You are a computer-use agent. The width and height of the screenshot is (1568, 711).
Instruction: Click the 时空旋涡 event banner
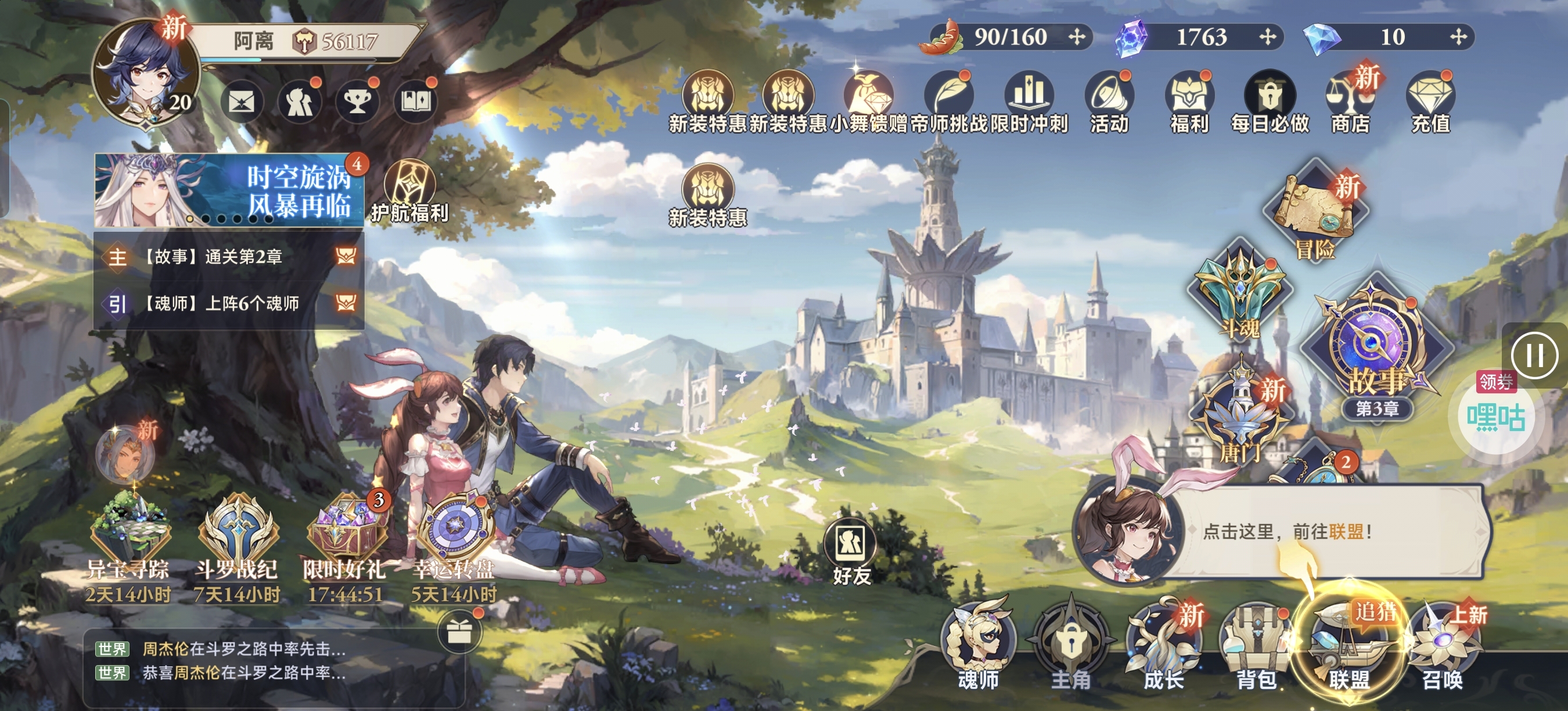pos(228,191)
